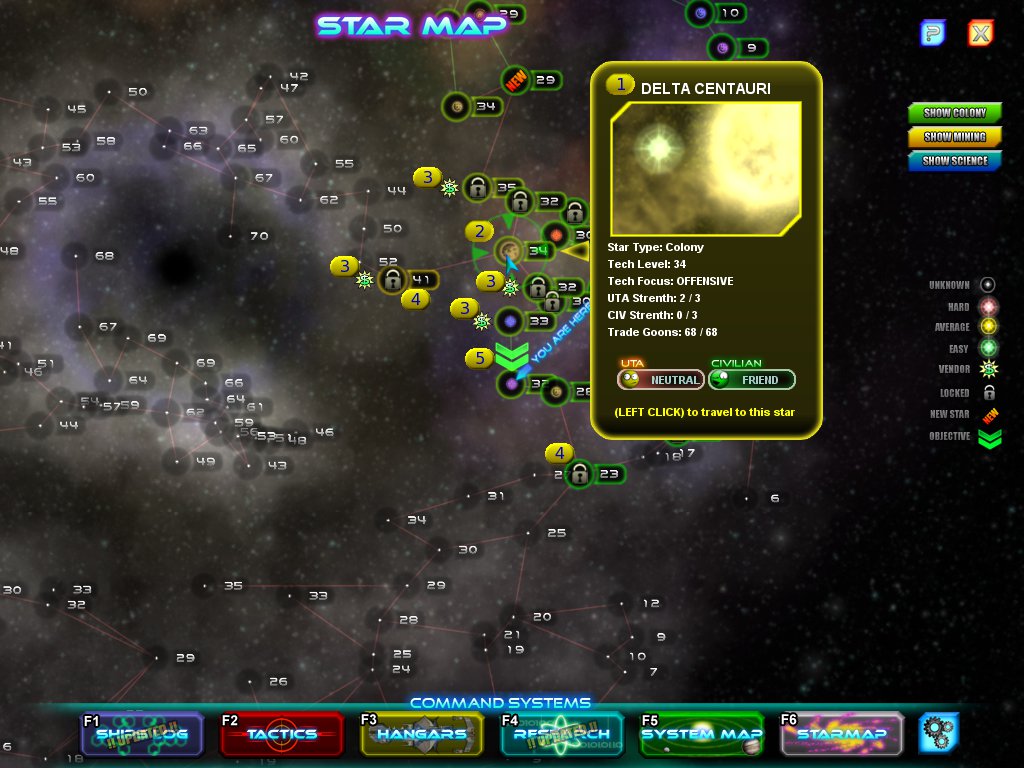The height and width of the screenshot is (768, 1024).
Task: Open the System Map view
Action: pos(701,734)
